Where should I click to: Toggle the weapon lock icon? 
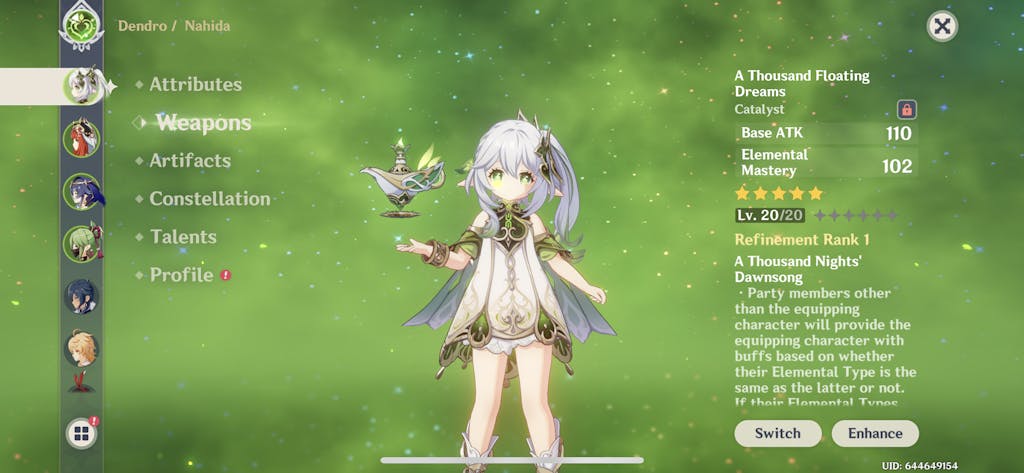907,109
